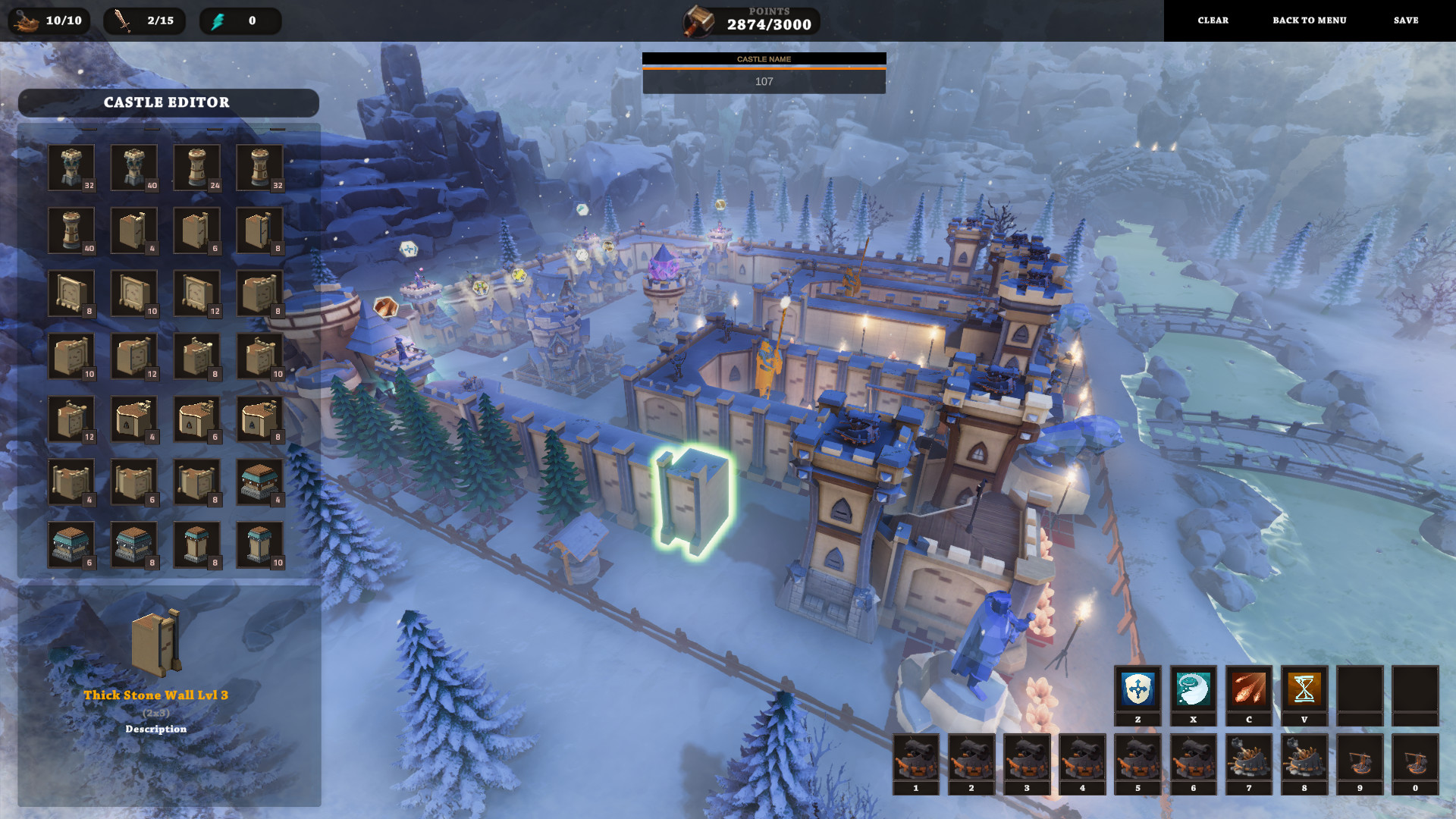Choose the catapult in hotbar slot 7
Image resolution: width=1456 pixels, height=819 pixels.
(x=1248, y=758)
